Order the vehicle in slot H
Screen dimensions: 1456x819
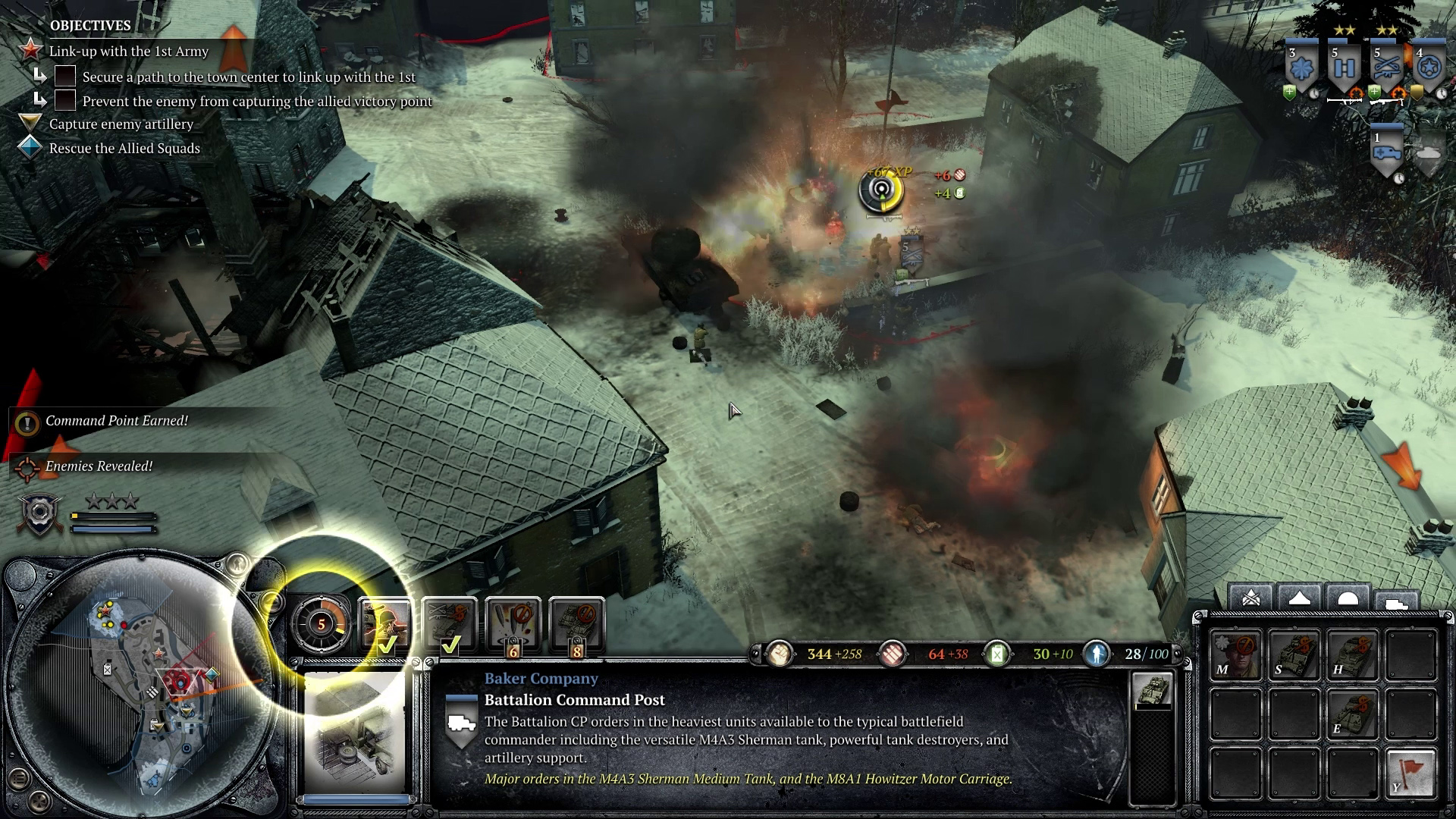(1352, 654)
